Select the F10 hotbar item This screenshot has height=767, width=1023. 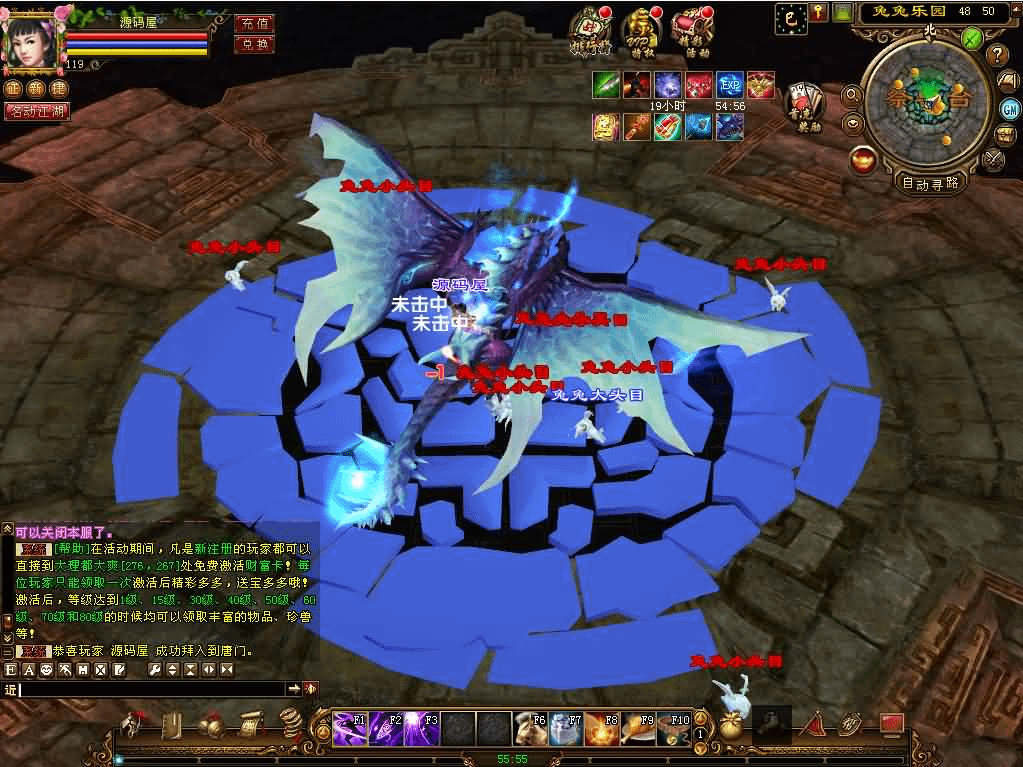(x=674, y=729)
